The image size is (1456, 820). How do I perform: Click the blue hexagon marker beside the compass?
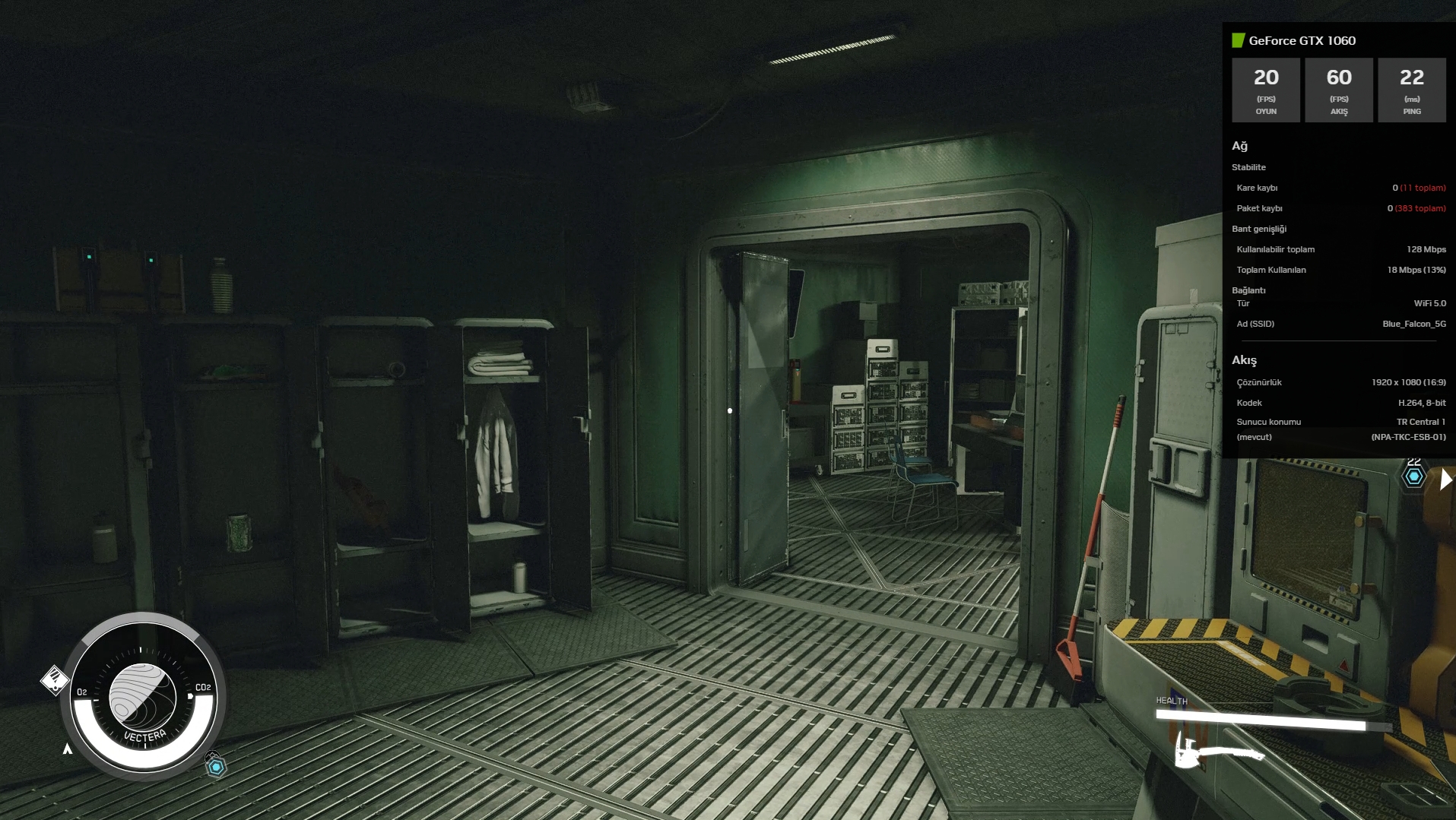[x=216, y=767]
